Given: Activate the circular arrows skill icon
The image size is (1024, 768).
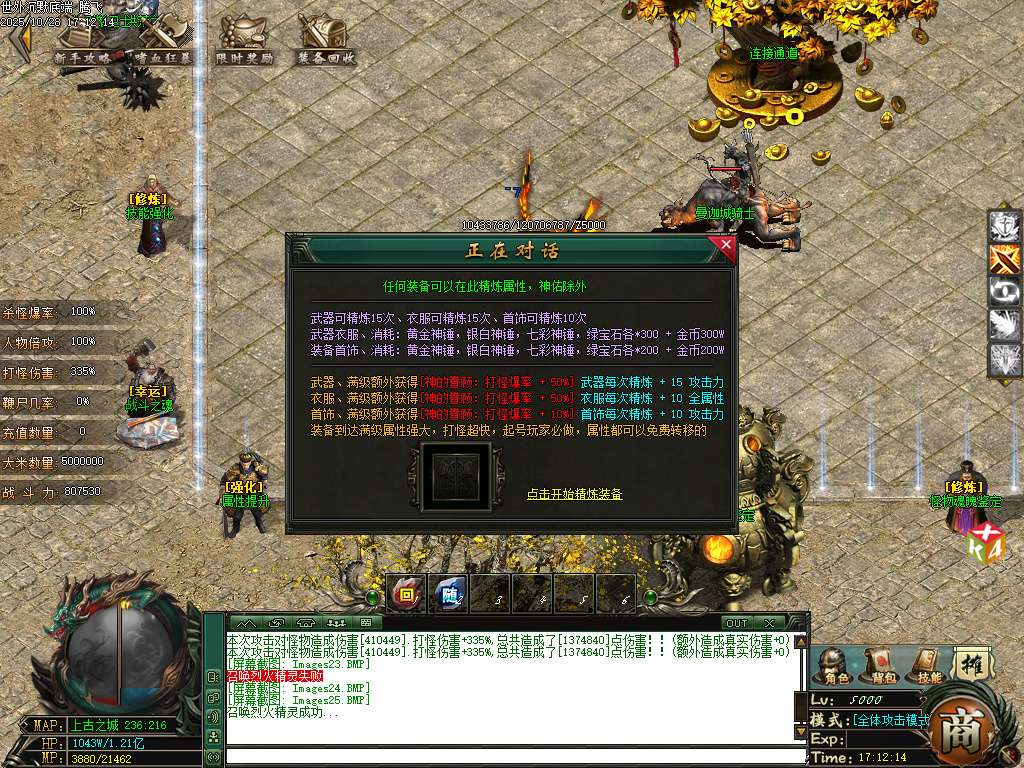Looking at the screenshot, I should 1004,292.
